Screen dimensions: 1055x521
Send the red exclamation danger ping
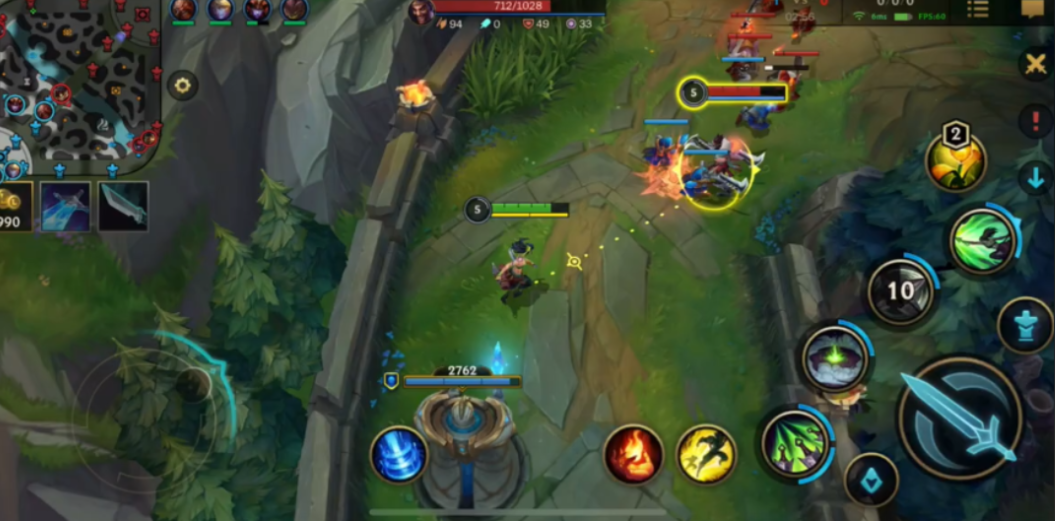[1034, 121]
